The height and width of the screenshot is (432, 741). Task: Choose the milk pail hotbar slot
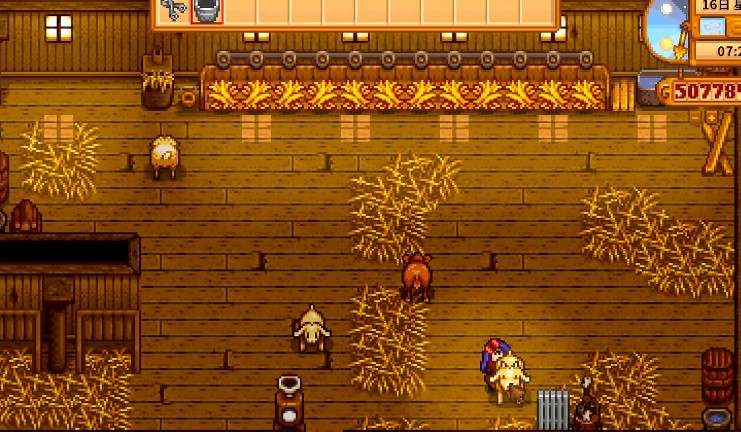pos(205,11)
